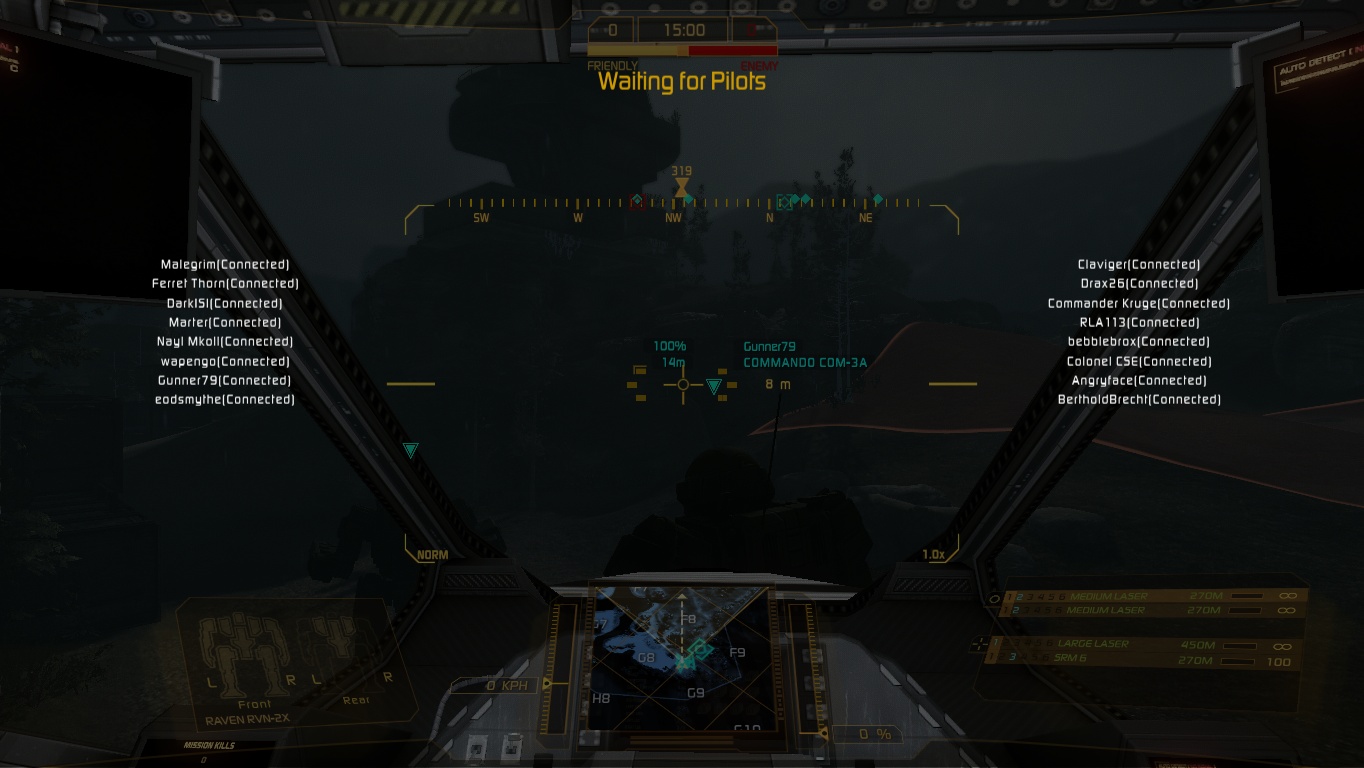The width and height of the screenshot is (1364, 768).
Task: Click pilot DarkISI's connected entry
Action: [x=225, y=303]
